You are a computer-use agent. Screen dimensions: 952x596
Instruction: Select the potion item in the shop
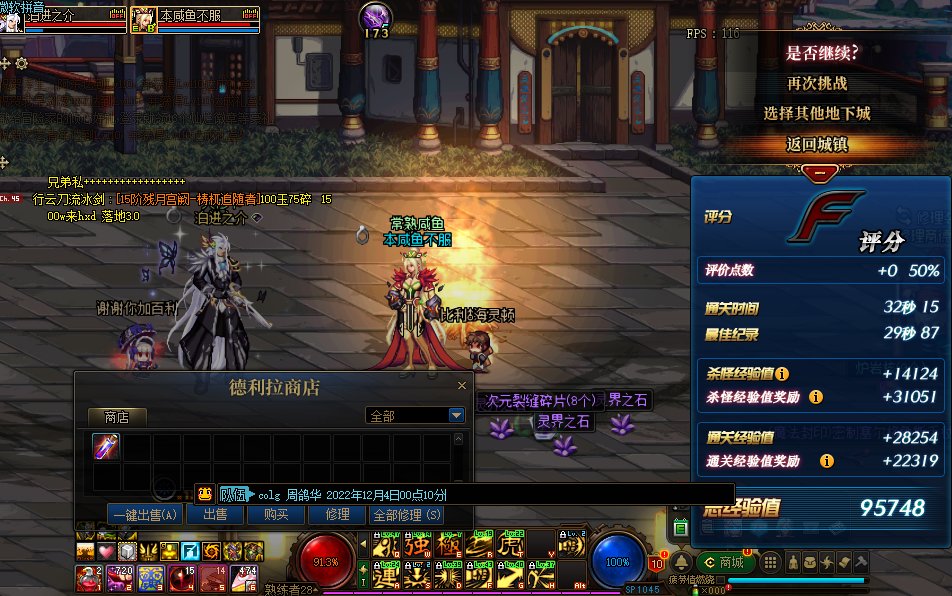click(106, 447)
